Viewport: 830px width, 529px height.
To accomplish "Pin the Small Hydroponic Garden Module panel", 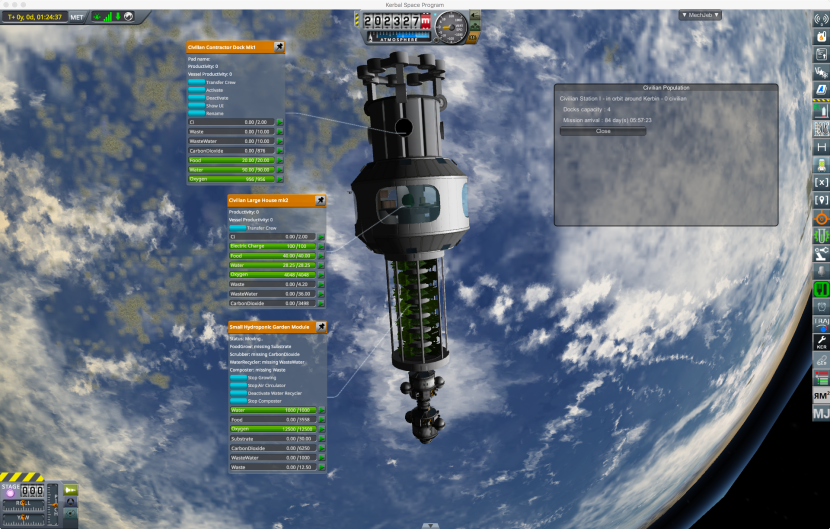I will 321,326.
